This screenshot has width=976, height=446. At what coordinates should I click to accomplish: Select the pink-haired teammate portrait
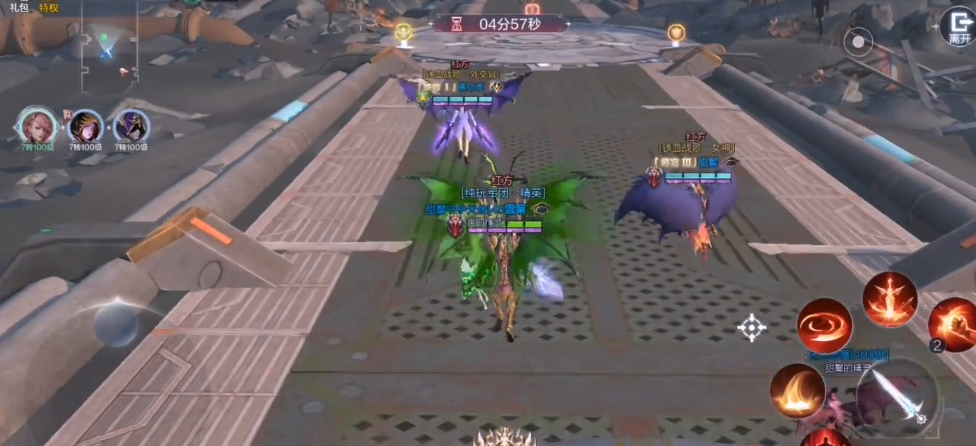[x=36, y=126]
